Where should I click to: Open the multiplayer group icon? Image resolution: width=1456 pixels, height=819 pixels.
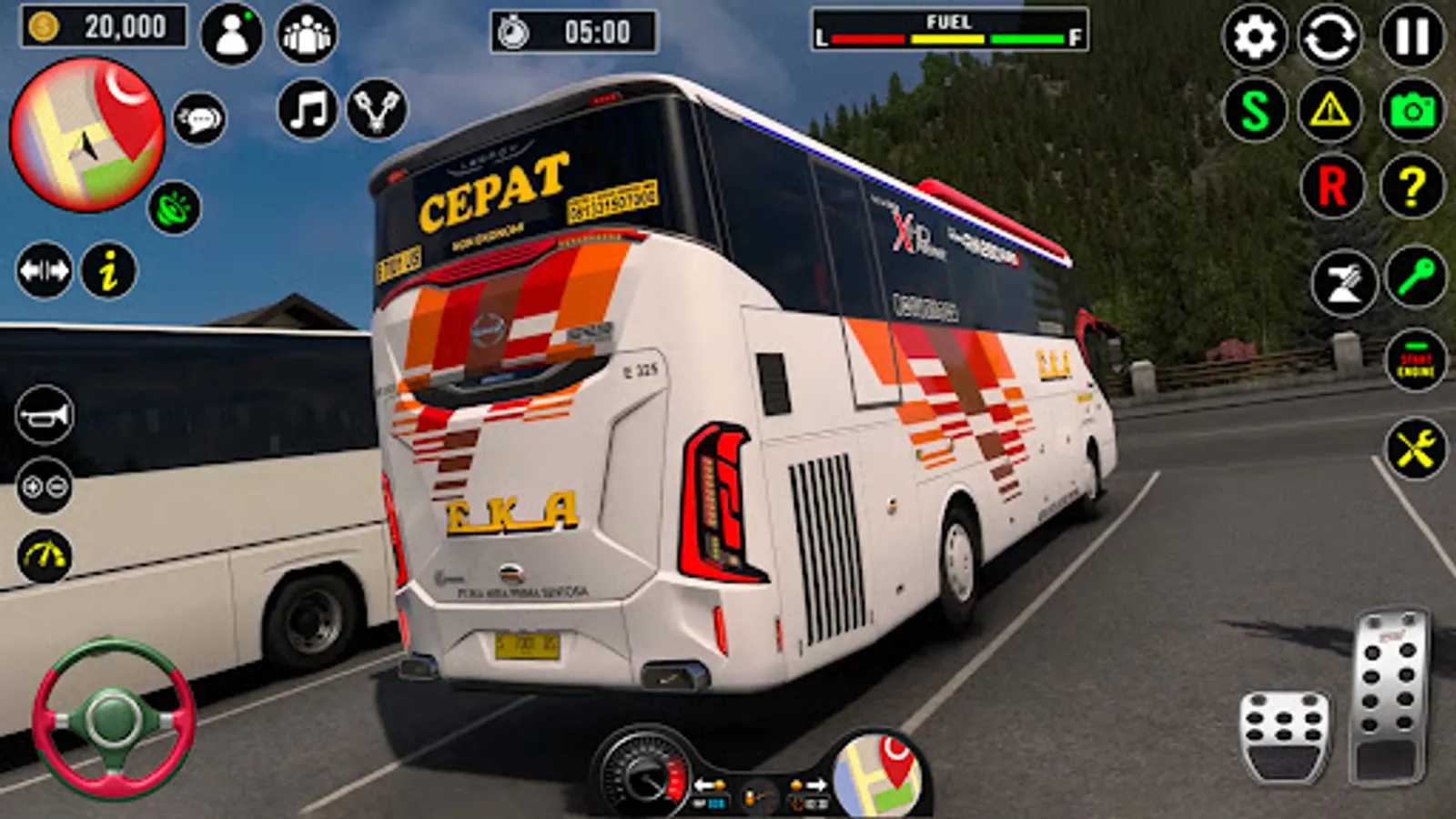307,35
